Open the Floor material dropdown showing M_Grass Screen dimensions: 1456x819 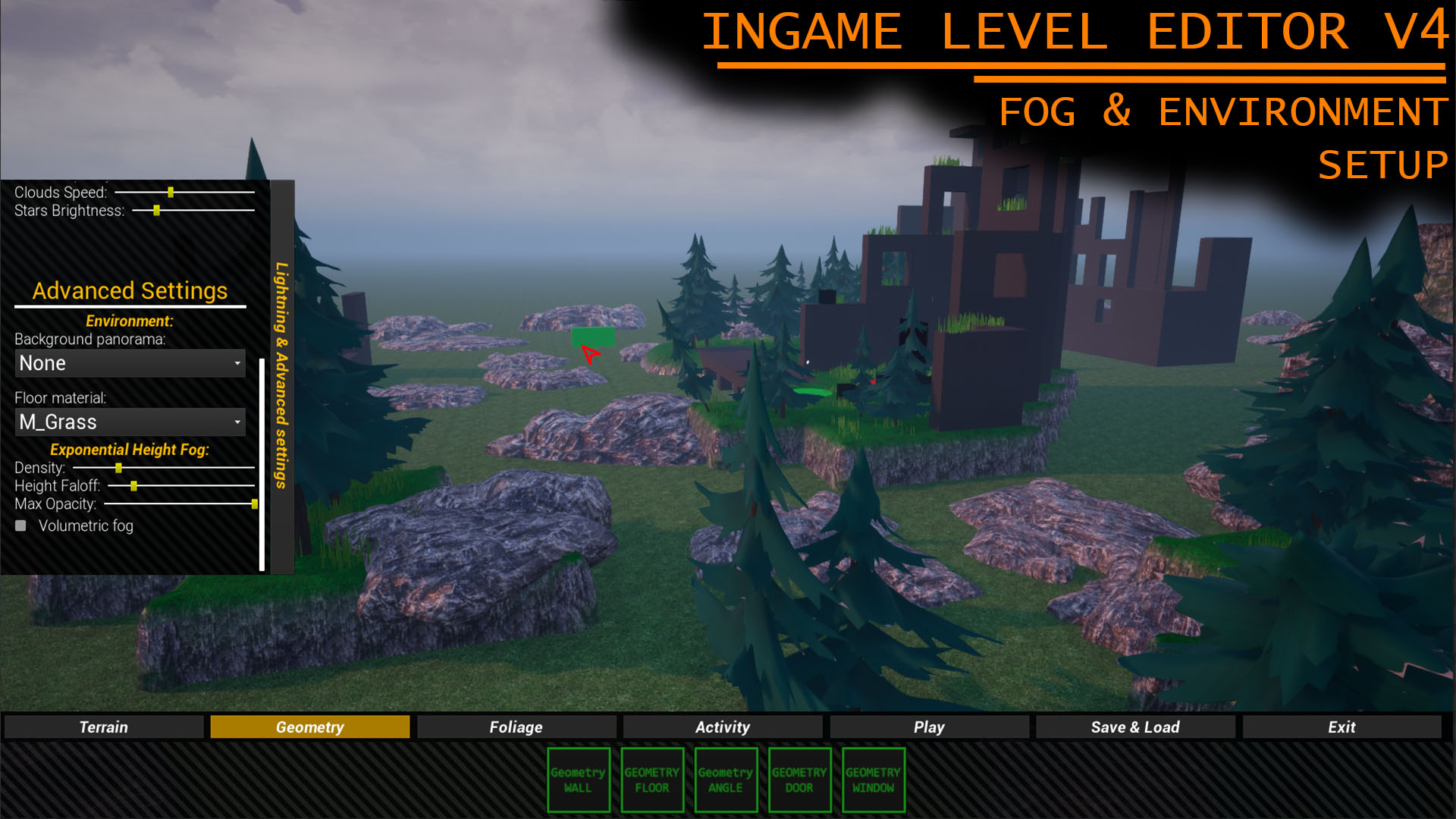(x=130, y=422)
